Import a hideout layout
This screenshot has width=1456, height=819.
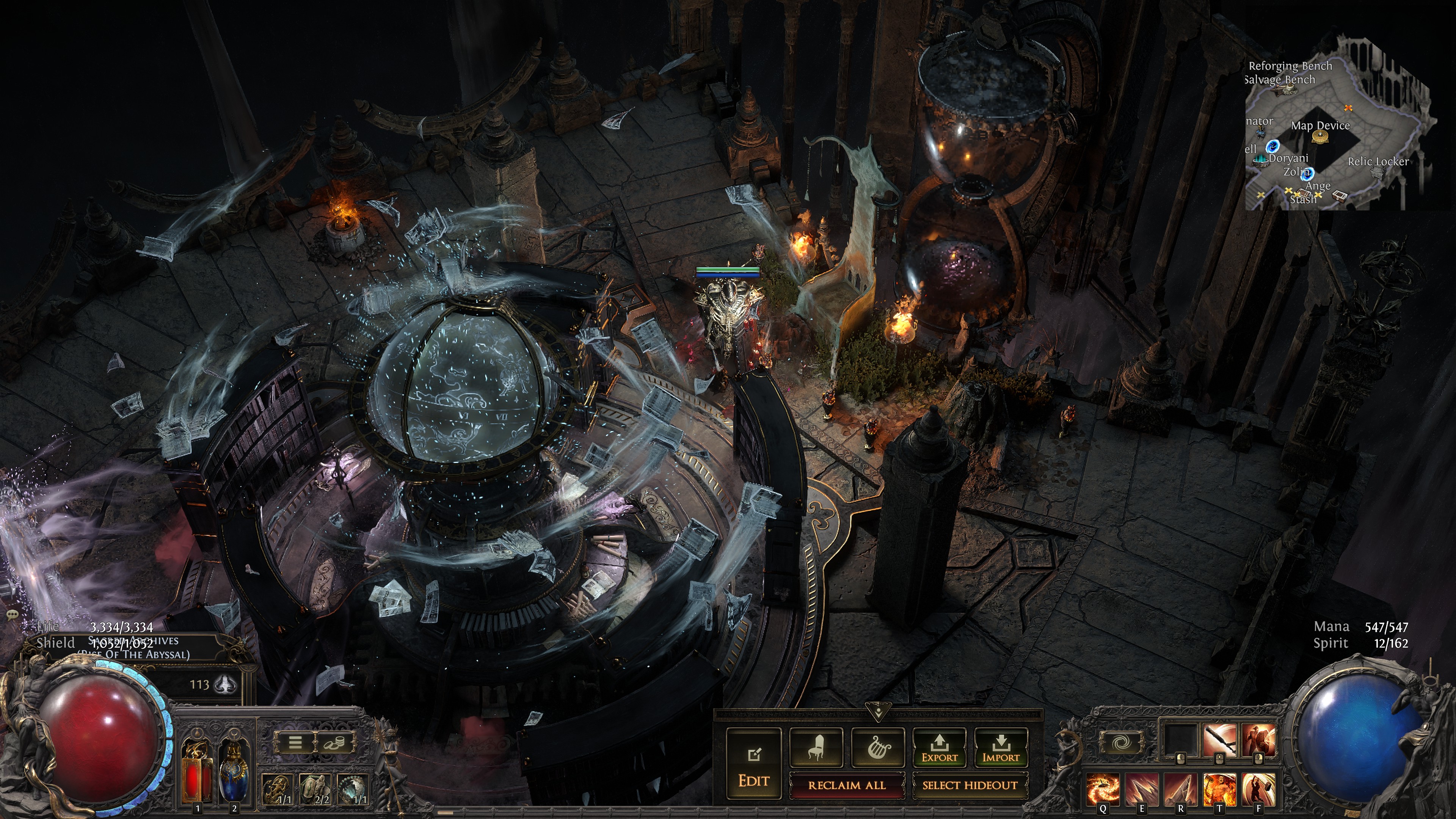click(x=1001, y=747)
